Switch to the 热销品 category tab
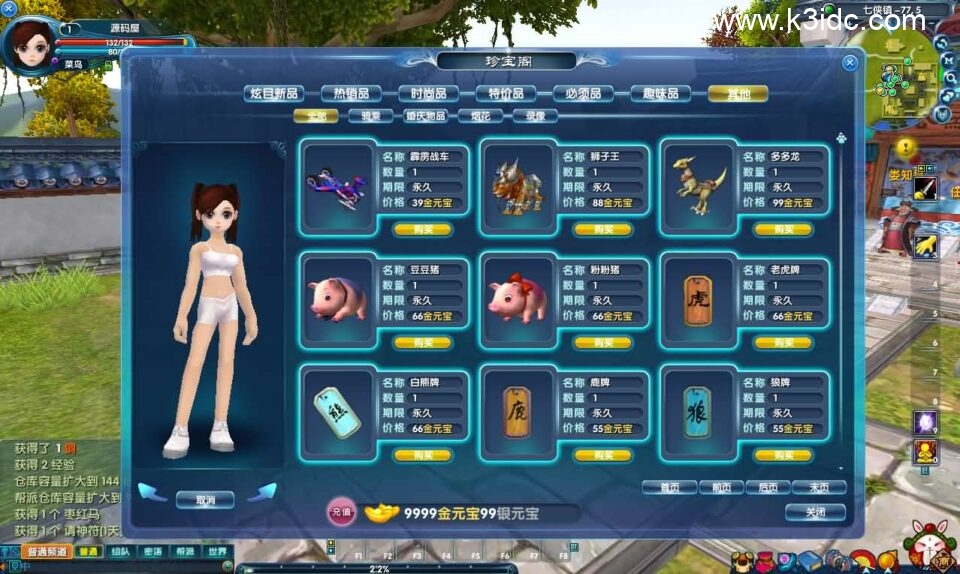This screenshot has height=574, width=960. pos(352,94)
